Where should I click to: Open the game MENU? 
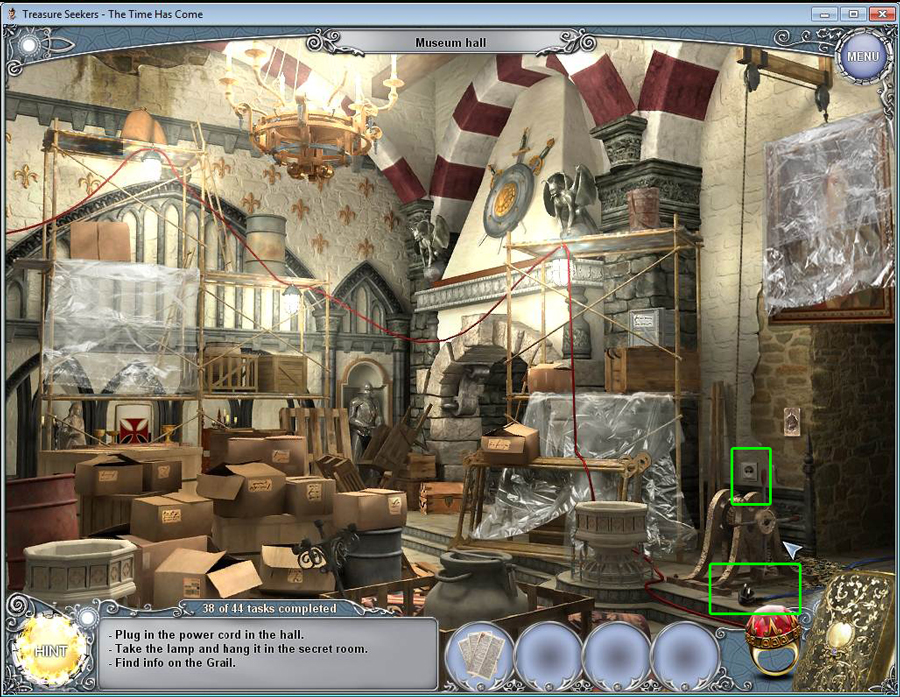(x=862, y=56)
